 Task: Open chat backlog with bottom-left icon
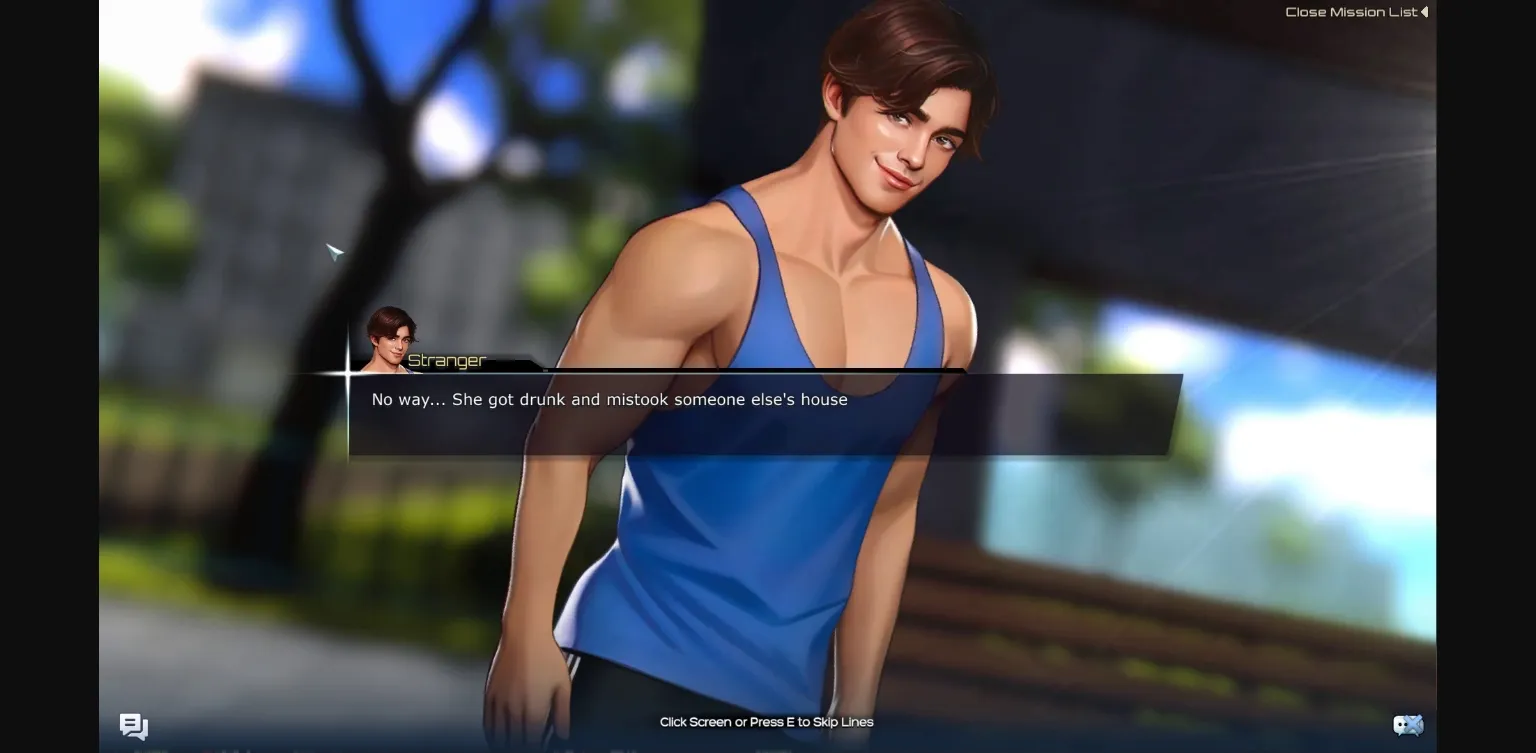(x=133, y=727)
